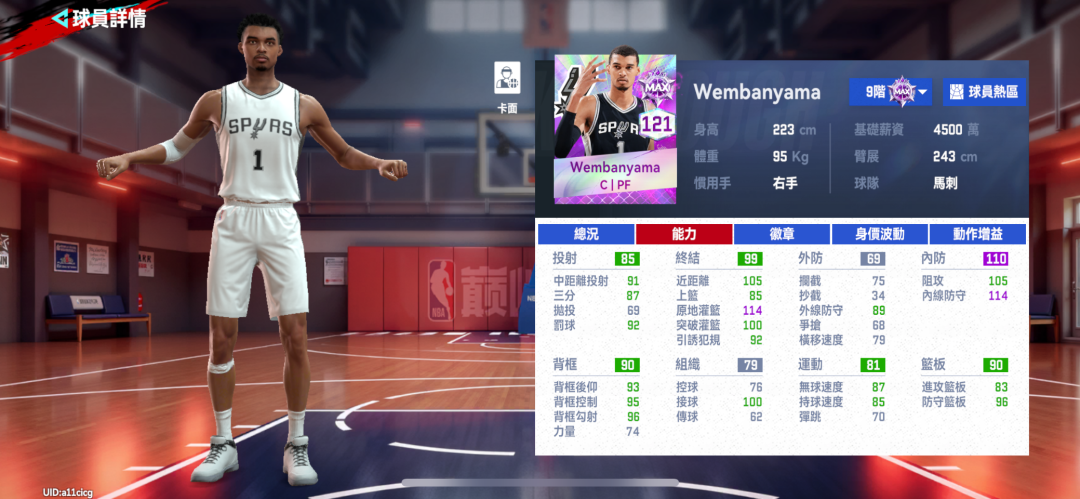Open the 9階 tier dropdown
The width and height of the screenshot is (1080, 499).
[890, 92]
